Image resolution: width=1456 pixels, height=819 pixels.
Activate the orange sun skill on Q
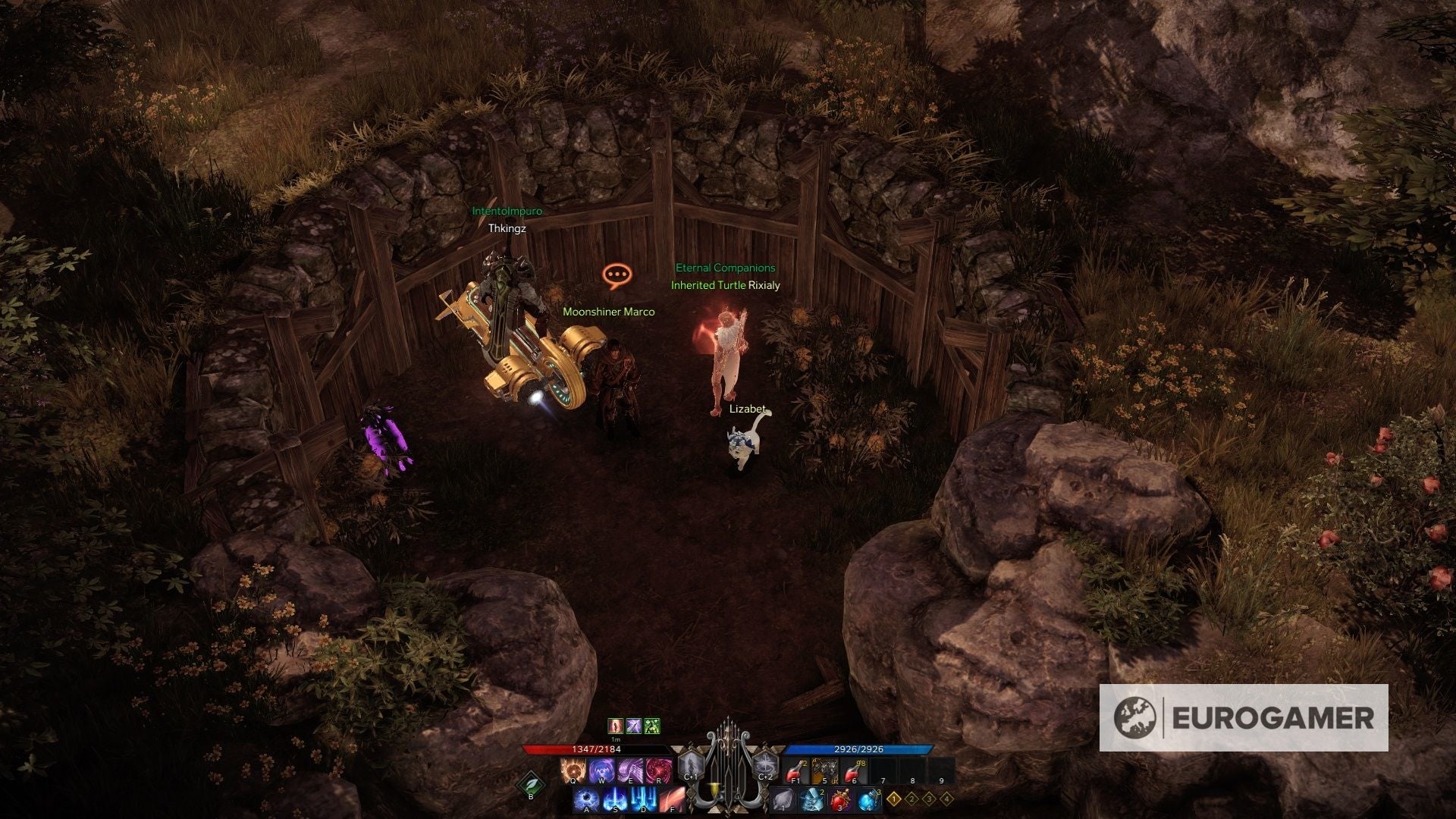(x=573, y=771)
